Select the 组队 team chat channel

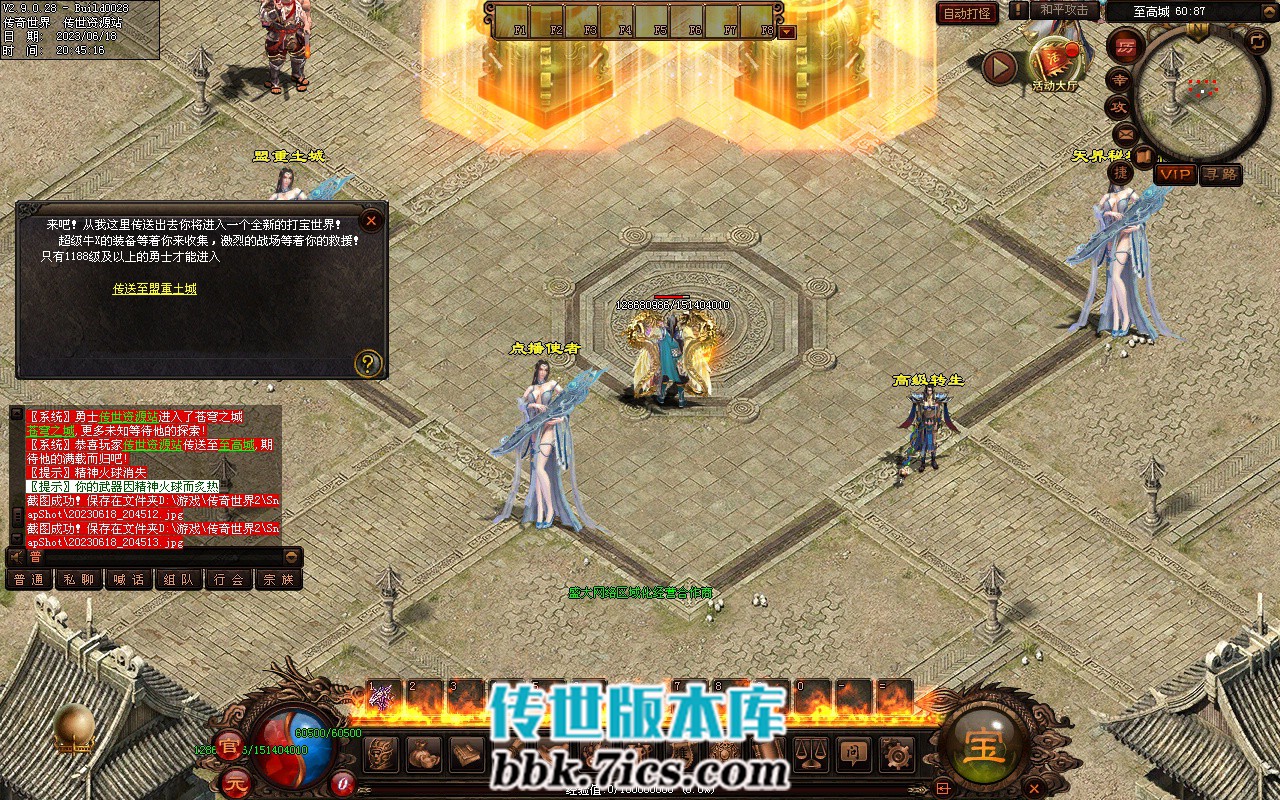[x=179, y=579]
